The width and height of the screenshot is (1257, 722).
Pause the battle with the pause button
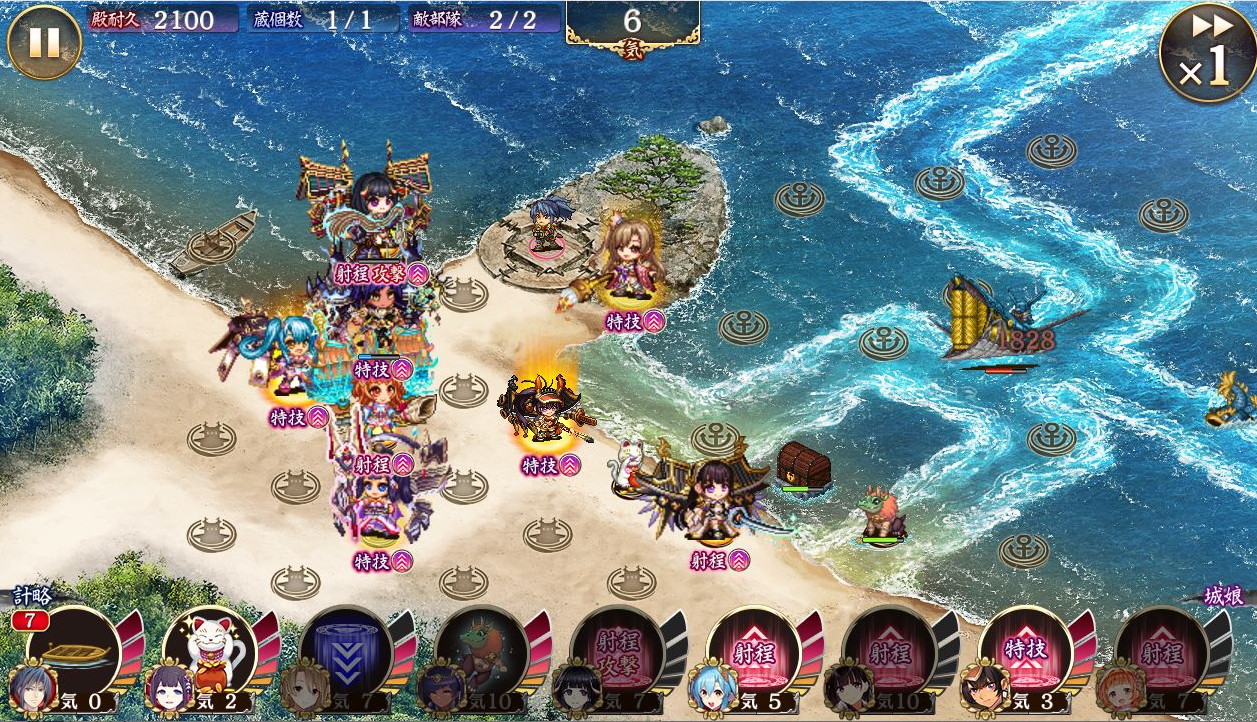[43, 42]
